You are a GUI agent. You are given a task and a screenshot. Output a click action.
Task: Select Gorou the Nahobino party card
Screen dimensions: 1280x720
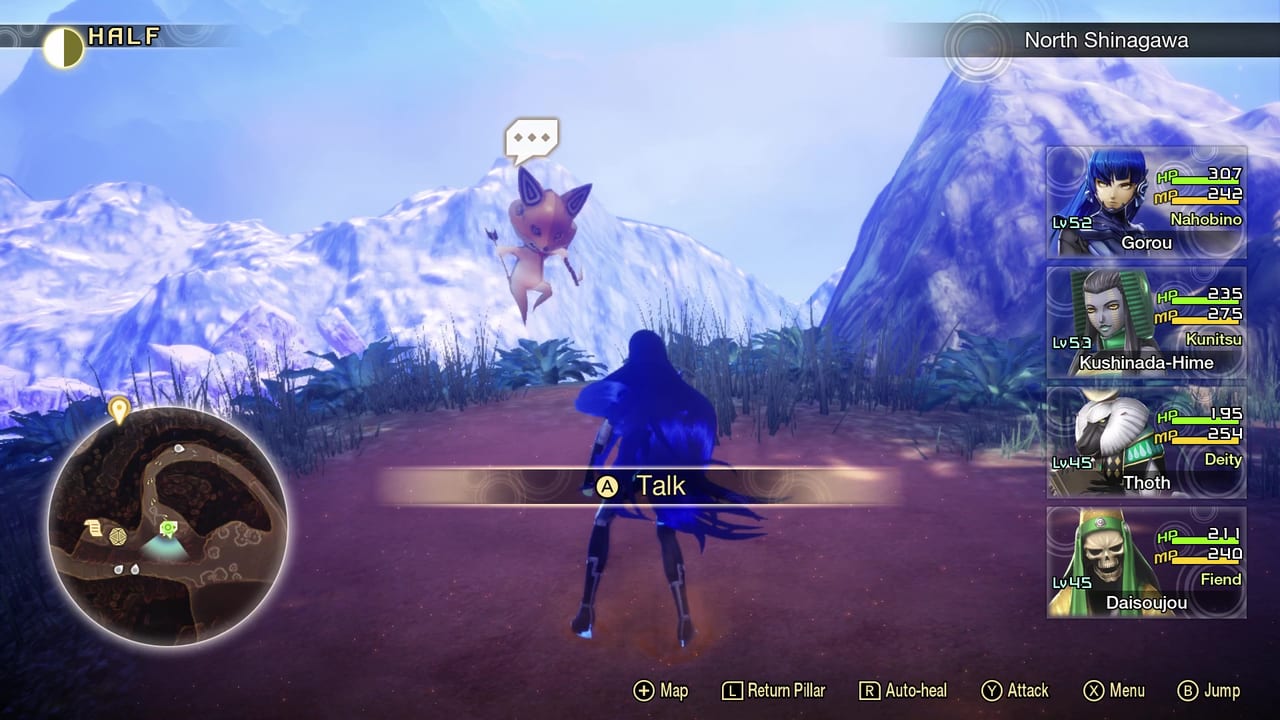1146,203
